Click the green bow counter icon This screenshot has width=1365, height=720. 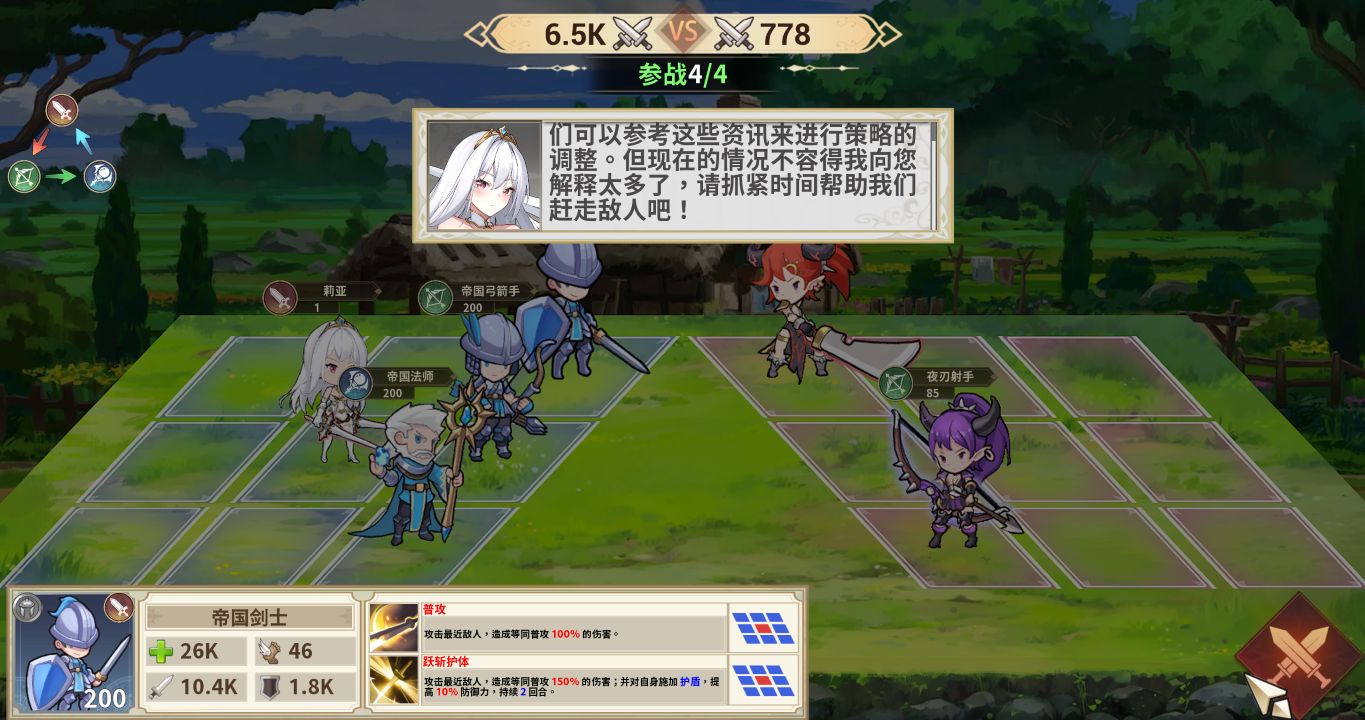click(22, 176)
